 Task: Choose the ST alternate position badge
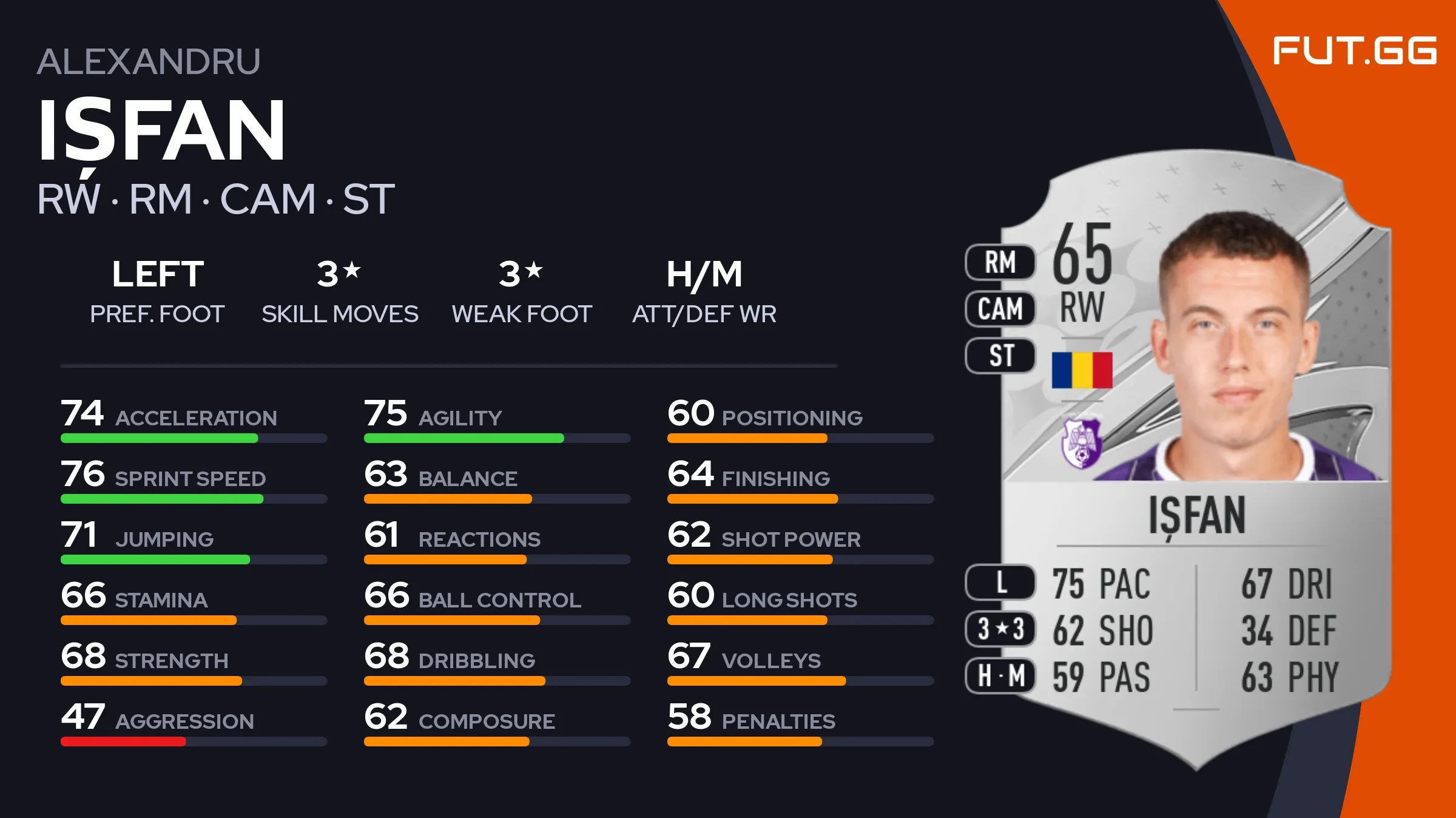(x=1000, y=356)
